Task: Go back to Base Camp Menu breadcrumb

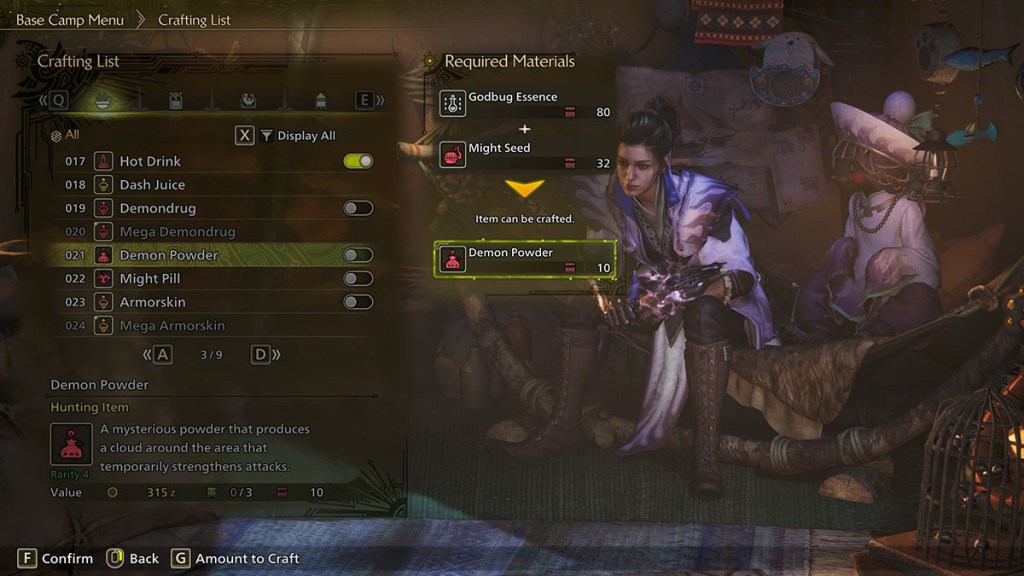Action: pyautogui.click(x=70, y=20)
